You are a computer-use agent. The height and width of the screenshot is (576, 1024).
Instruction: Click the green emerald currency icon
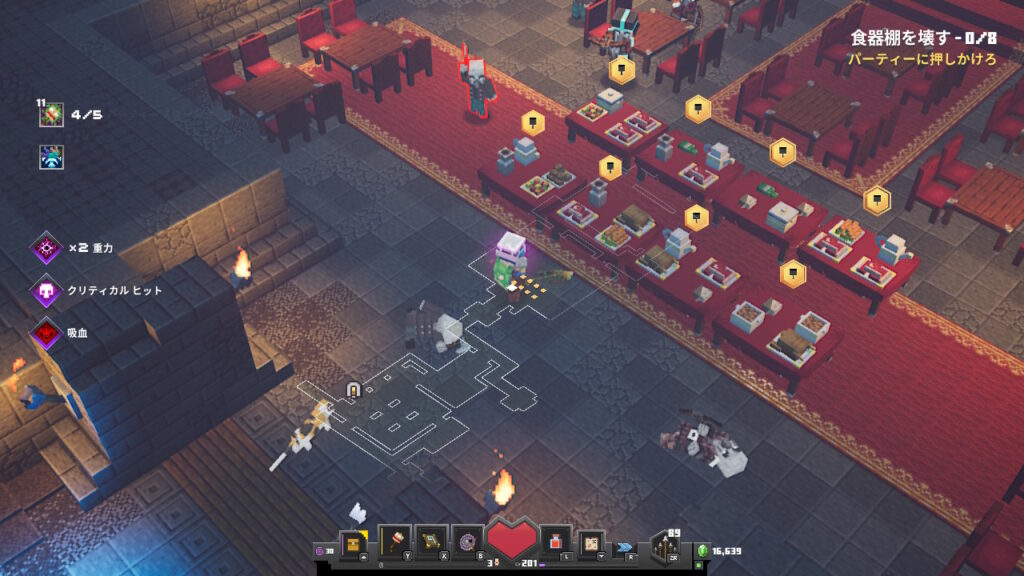(702, 550)
